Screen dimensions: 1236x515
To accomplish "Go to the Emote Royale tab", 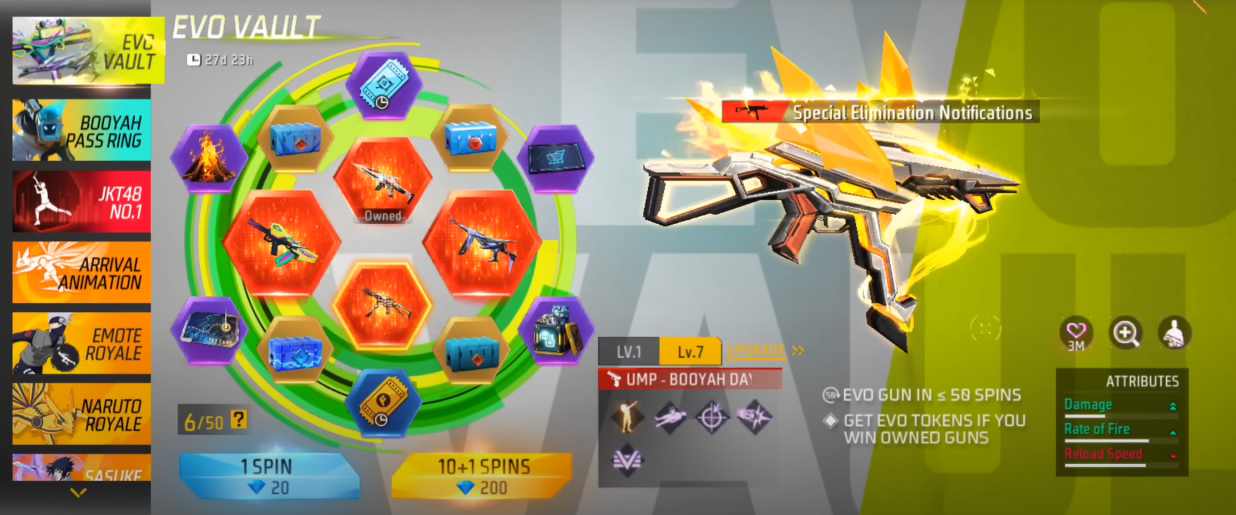I will point(82,343).
